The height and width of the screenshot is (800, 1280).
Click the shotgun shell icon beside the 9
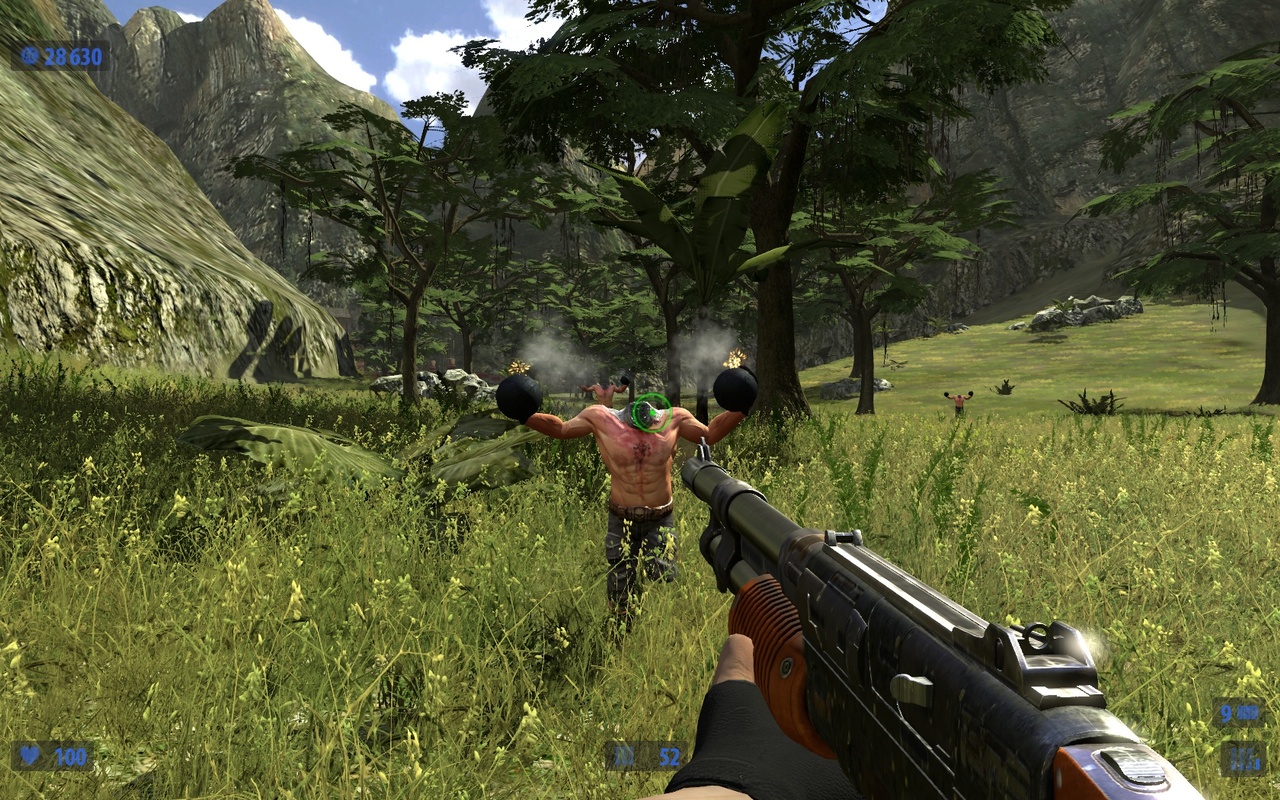pyautogui.click(x=1249, y=712)
